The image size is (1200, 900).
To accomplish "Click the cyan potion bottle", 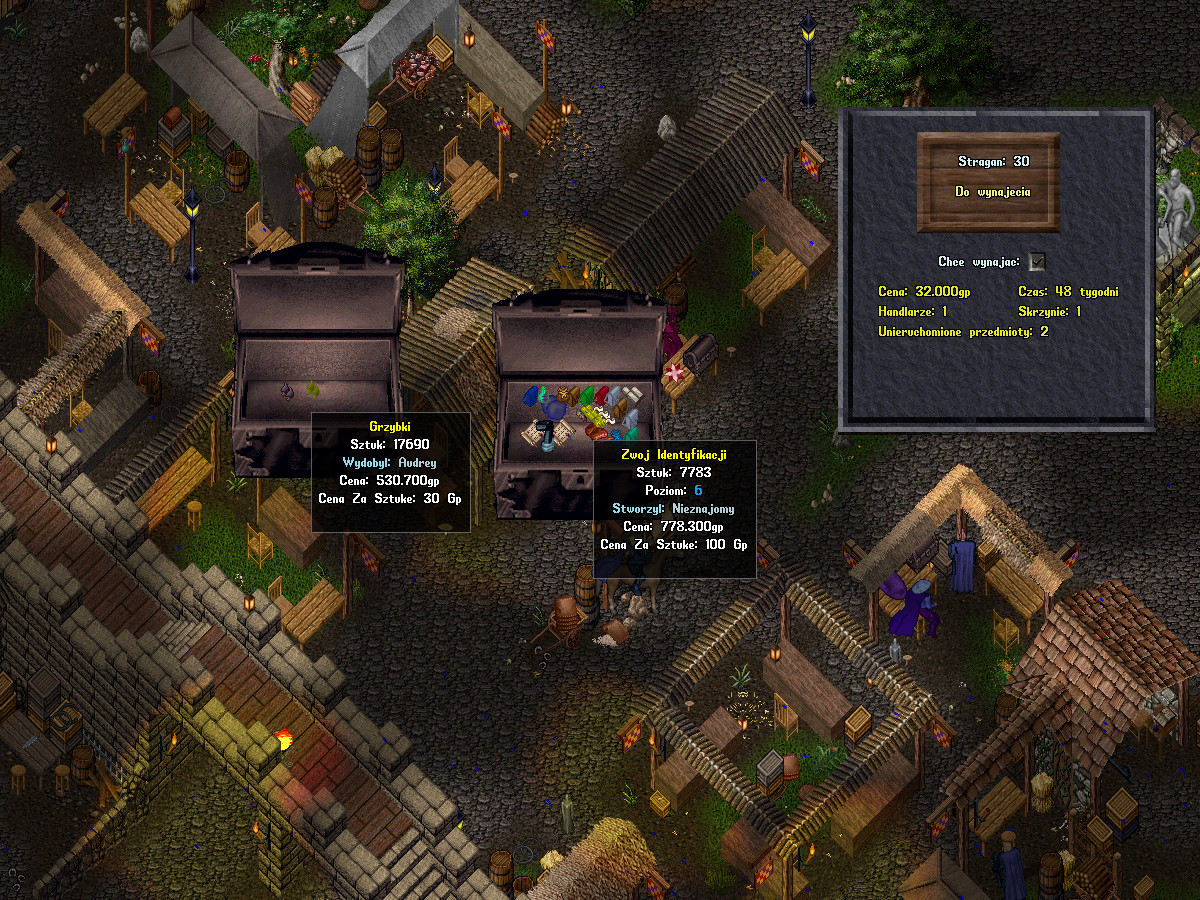I will click(x=543, y=396).
